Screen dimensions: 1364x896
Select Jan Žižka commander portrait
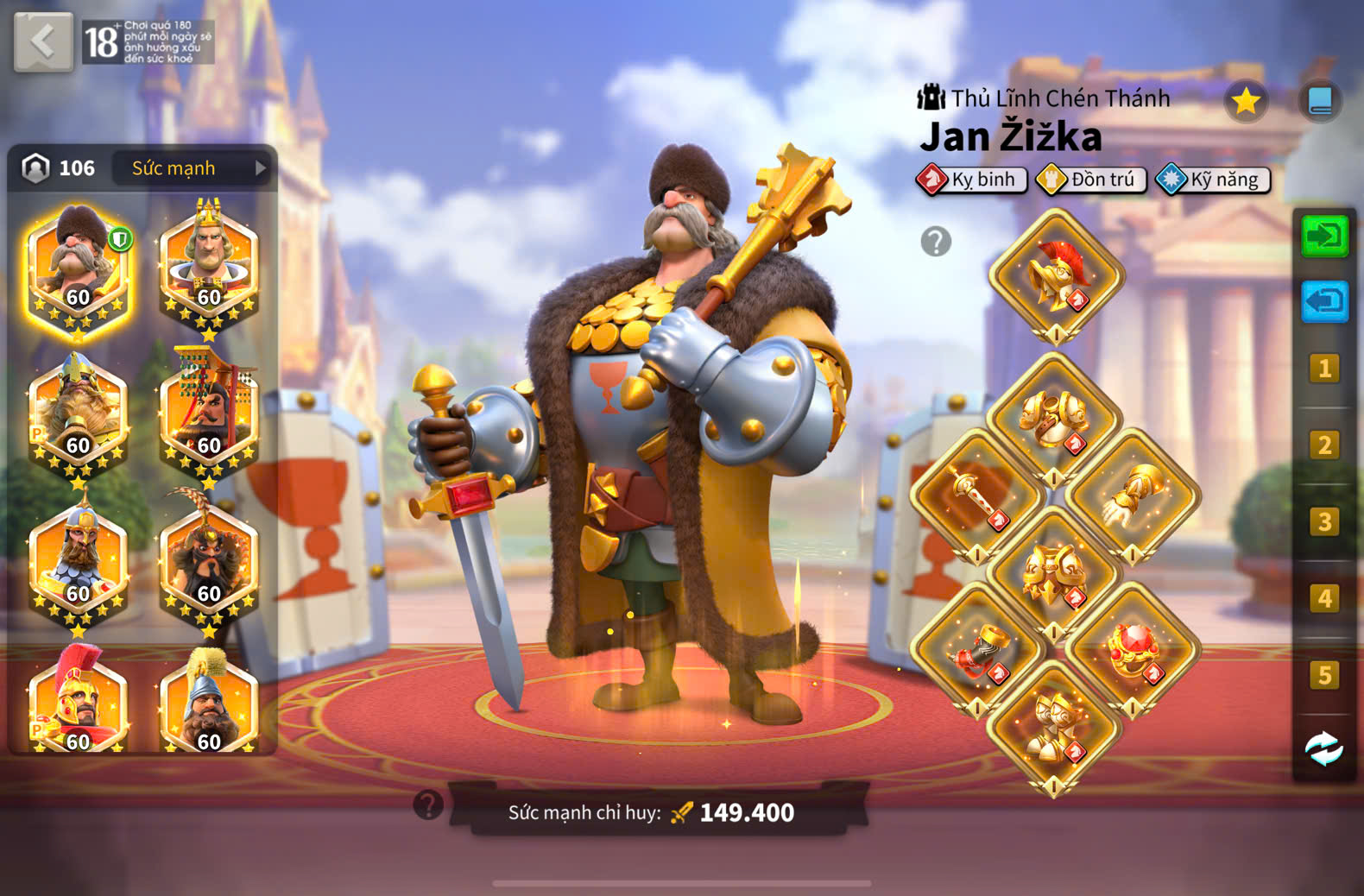(79, 269)
